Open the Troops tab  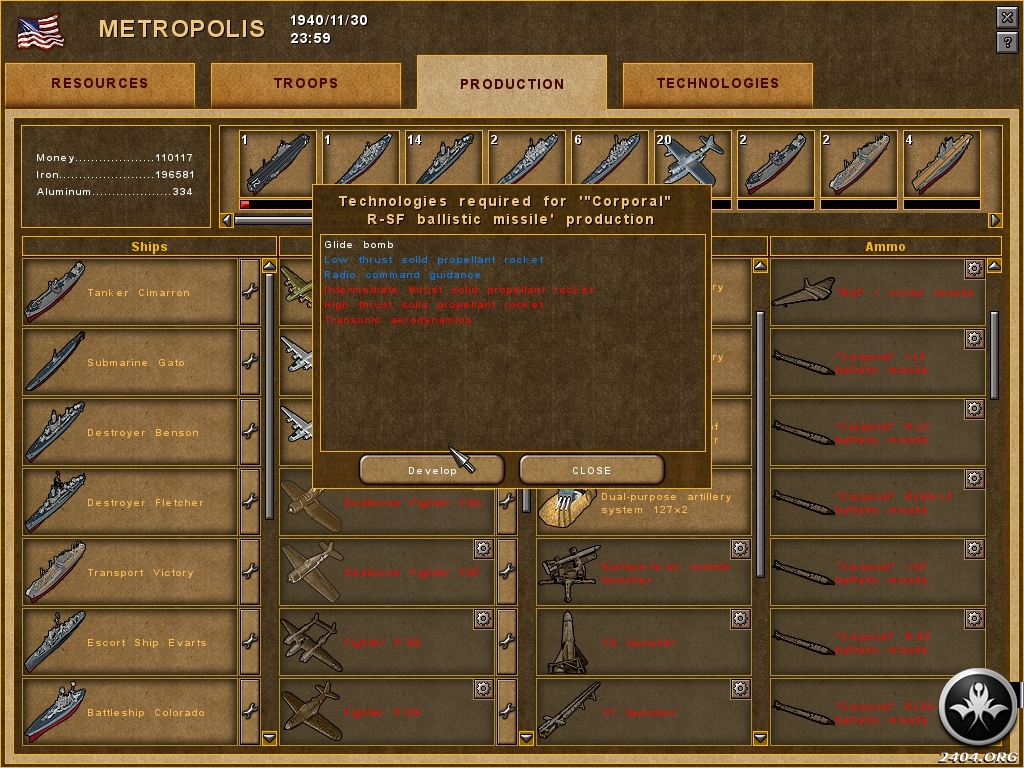pos(305,84)
